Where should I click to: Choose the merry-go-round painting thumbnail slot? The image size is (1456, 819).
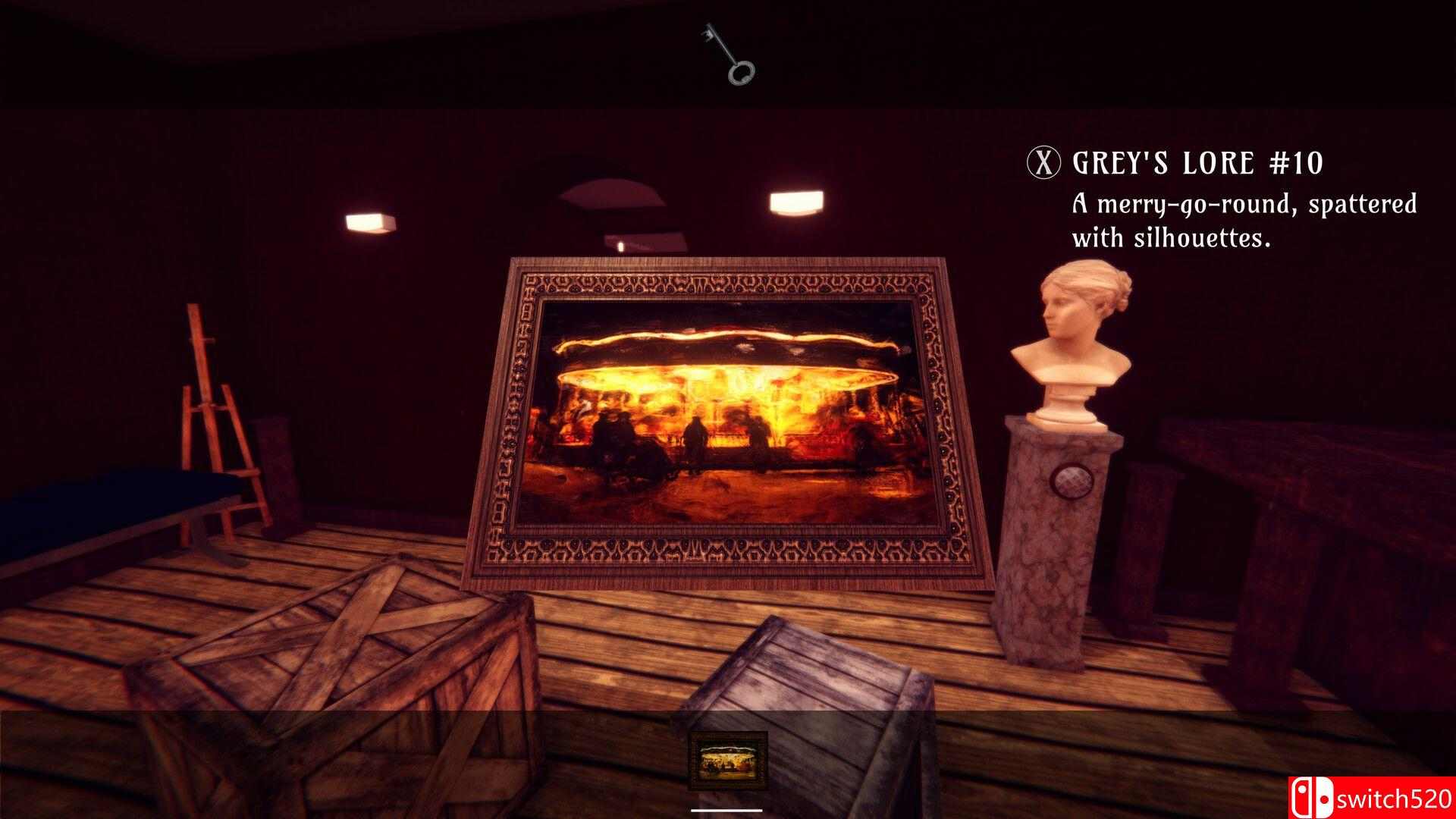click(x=728, y=761)
